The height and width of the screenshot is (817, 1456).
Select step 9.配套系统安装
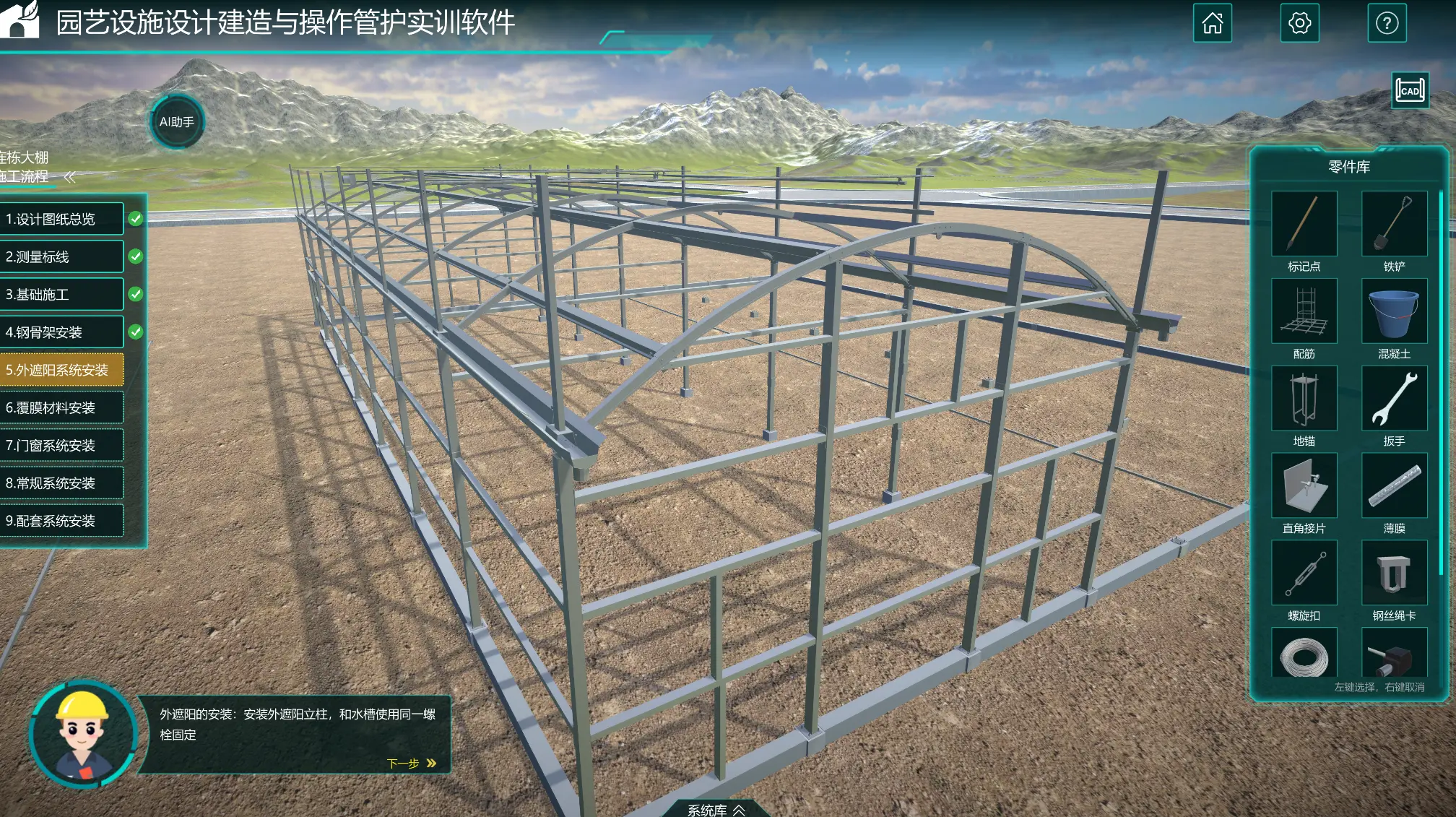pos(61,521)
